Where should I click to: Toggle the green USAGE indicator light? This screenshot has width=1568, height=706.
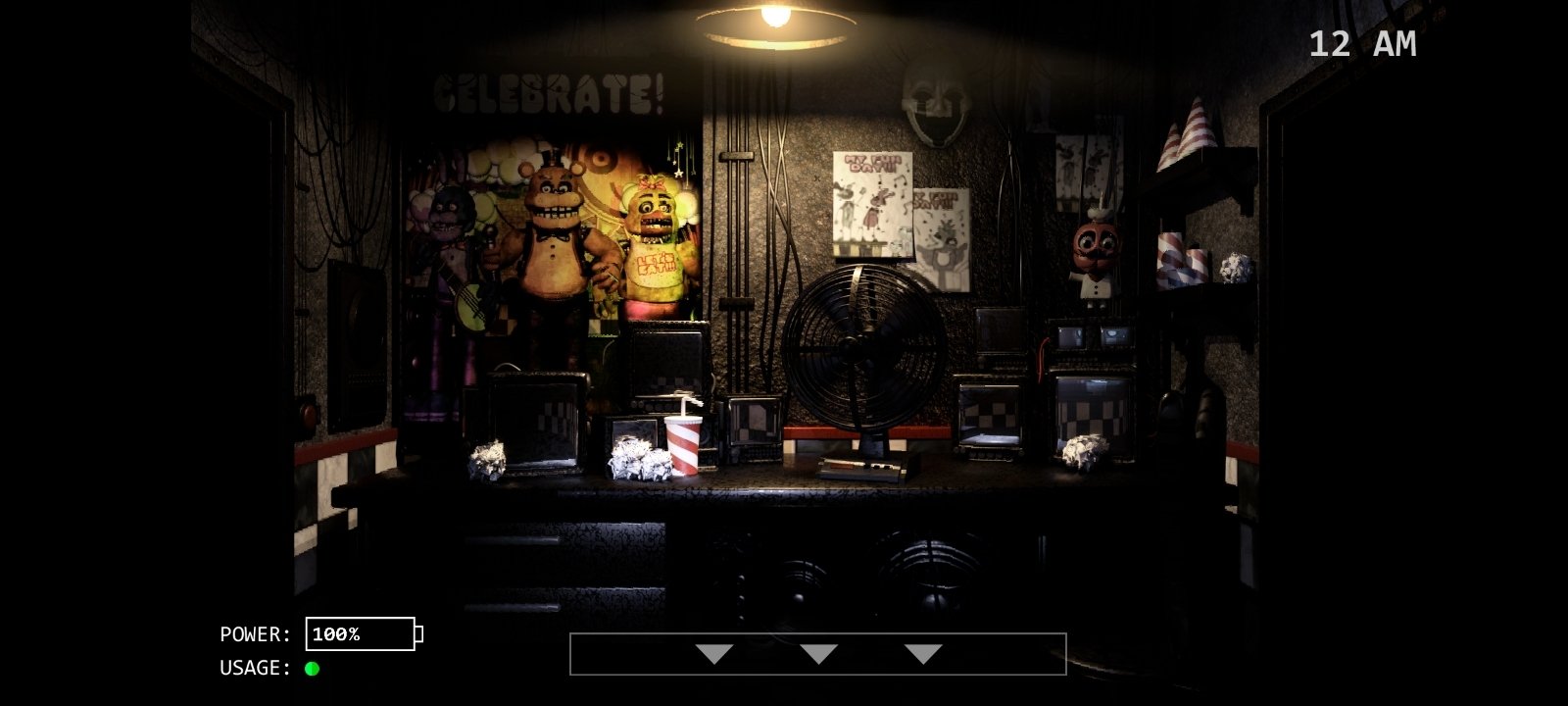point(312,670)
